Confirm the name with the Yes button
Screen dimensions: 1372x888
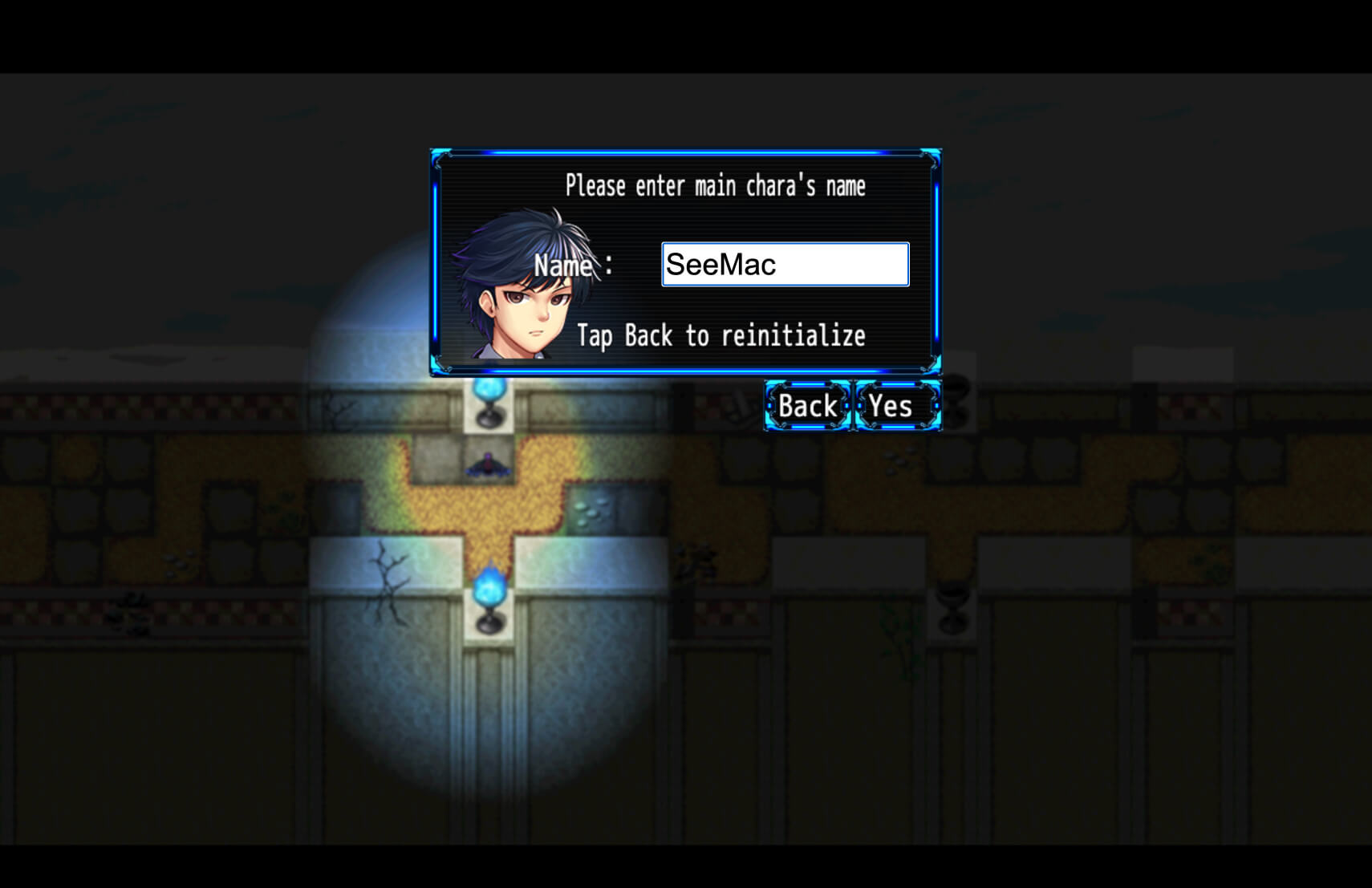(x=896, y=406)
